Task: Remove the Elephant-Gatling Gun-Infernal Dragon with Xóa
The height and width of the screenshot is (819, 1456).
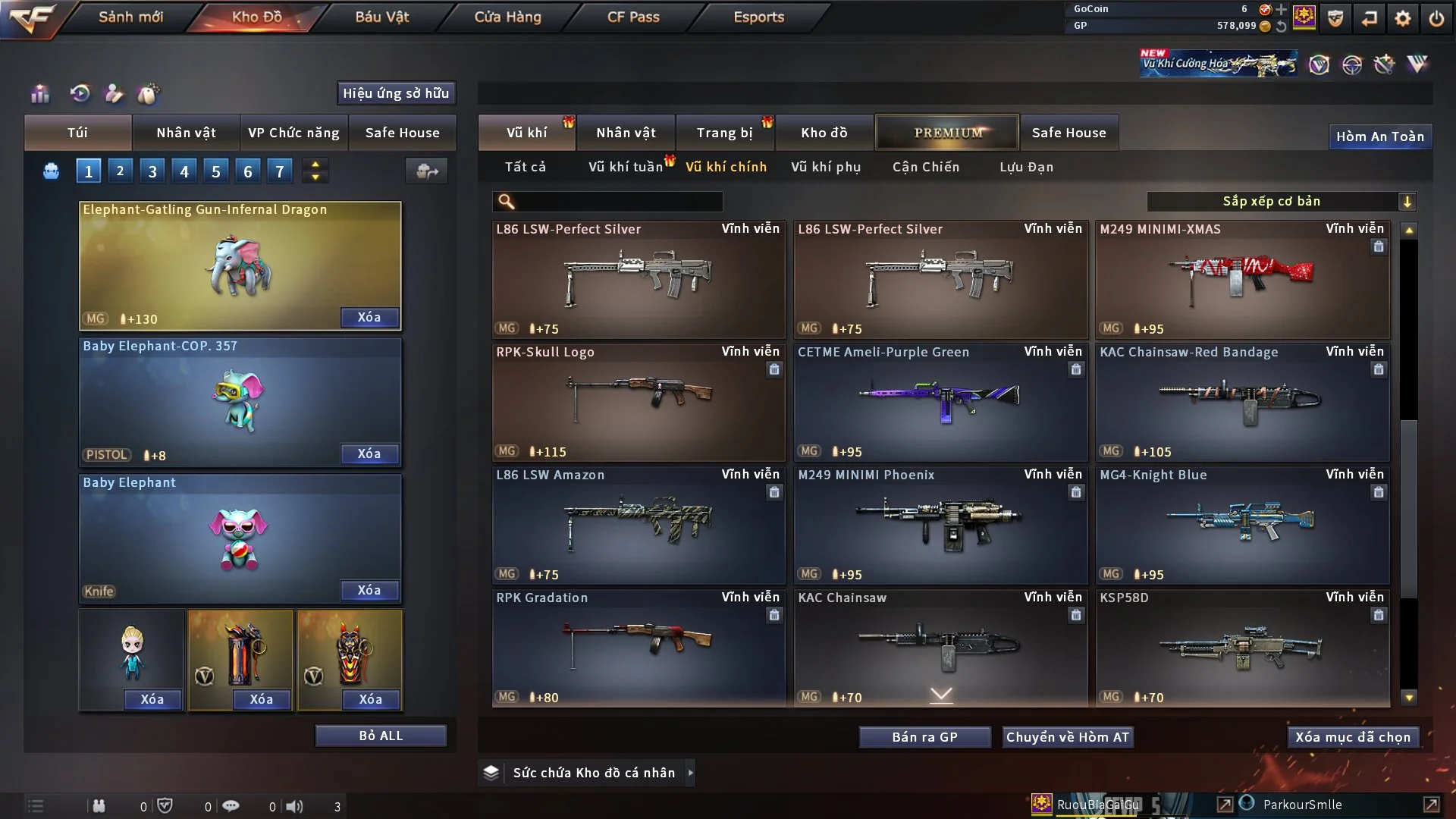Action: [x=369, y=317]
